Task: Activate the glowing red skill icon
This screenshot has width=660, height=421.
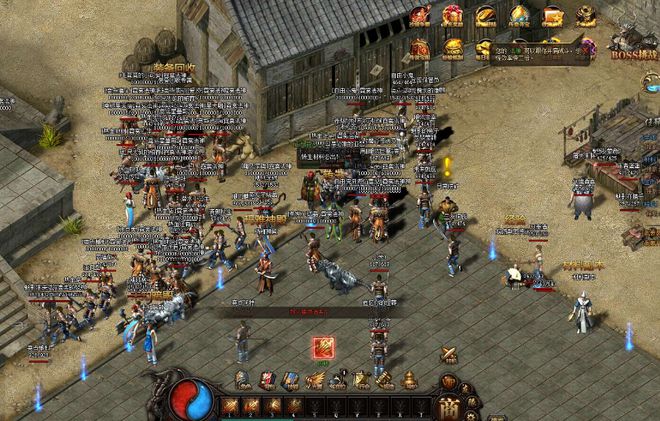Action: pos(323,348)
